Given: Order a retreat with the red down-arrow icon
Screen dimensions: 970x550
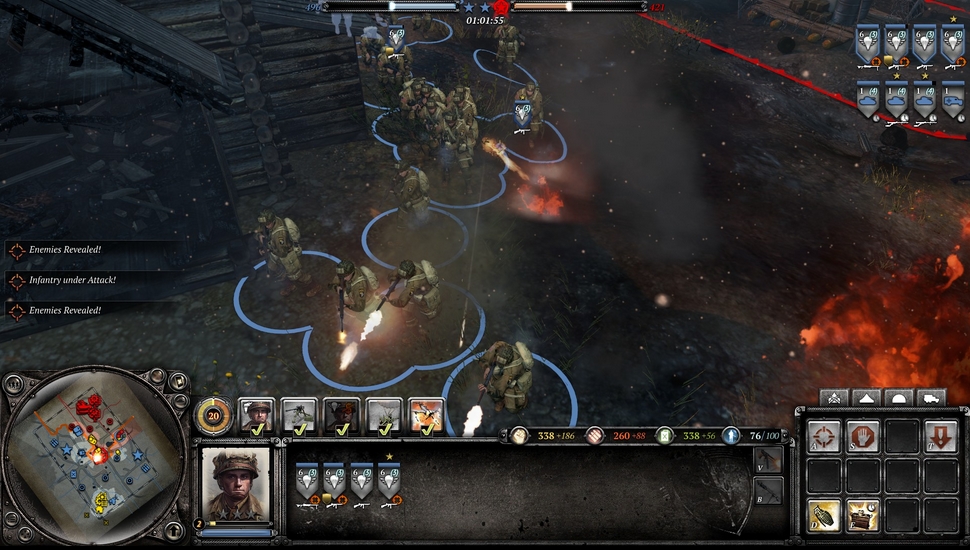Looking at the screenshot, I should pos(941,436).
